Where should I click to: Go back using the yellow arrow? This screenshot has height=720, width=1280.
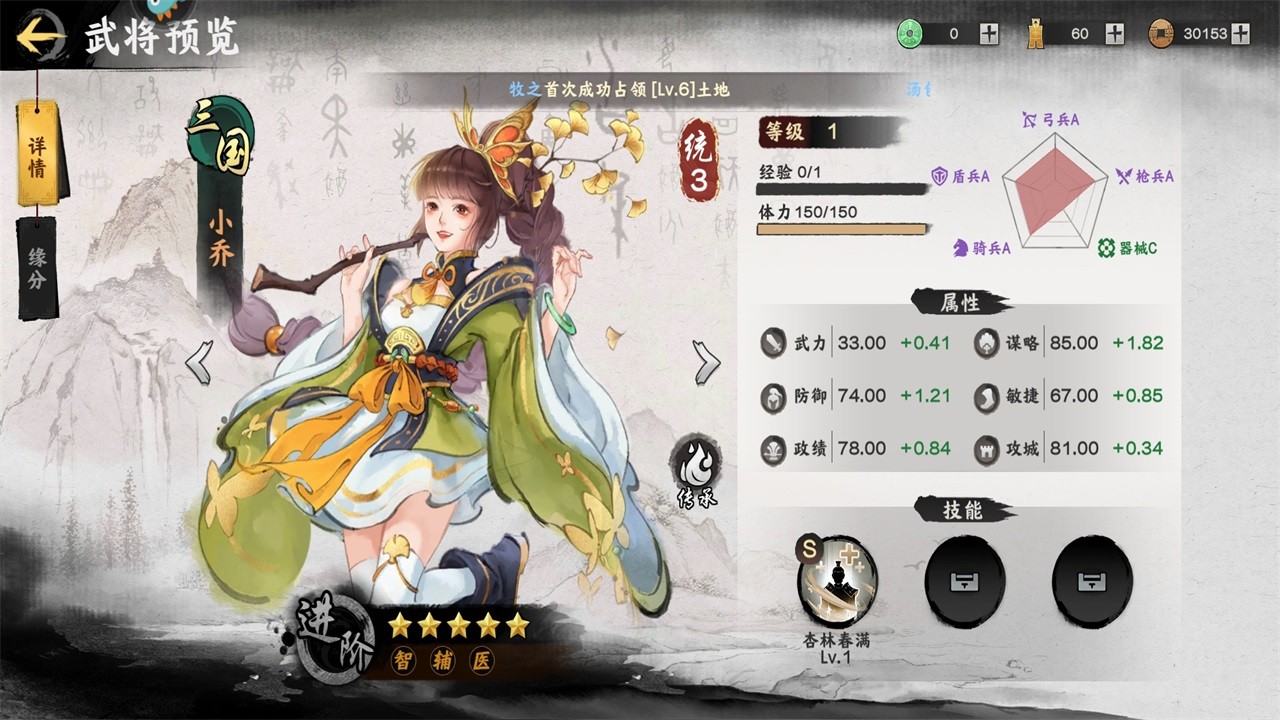coord(40,38)
